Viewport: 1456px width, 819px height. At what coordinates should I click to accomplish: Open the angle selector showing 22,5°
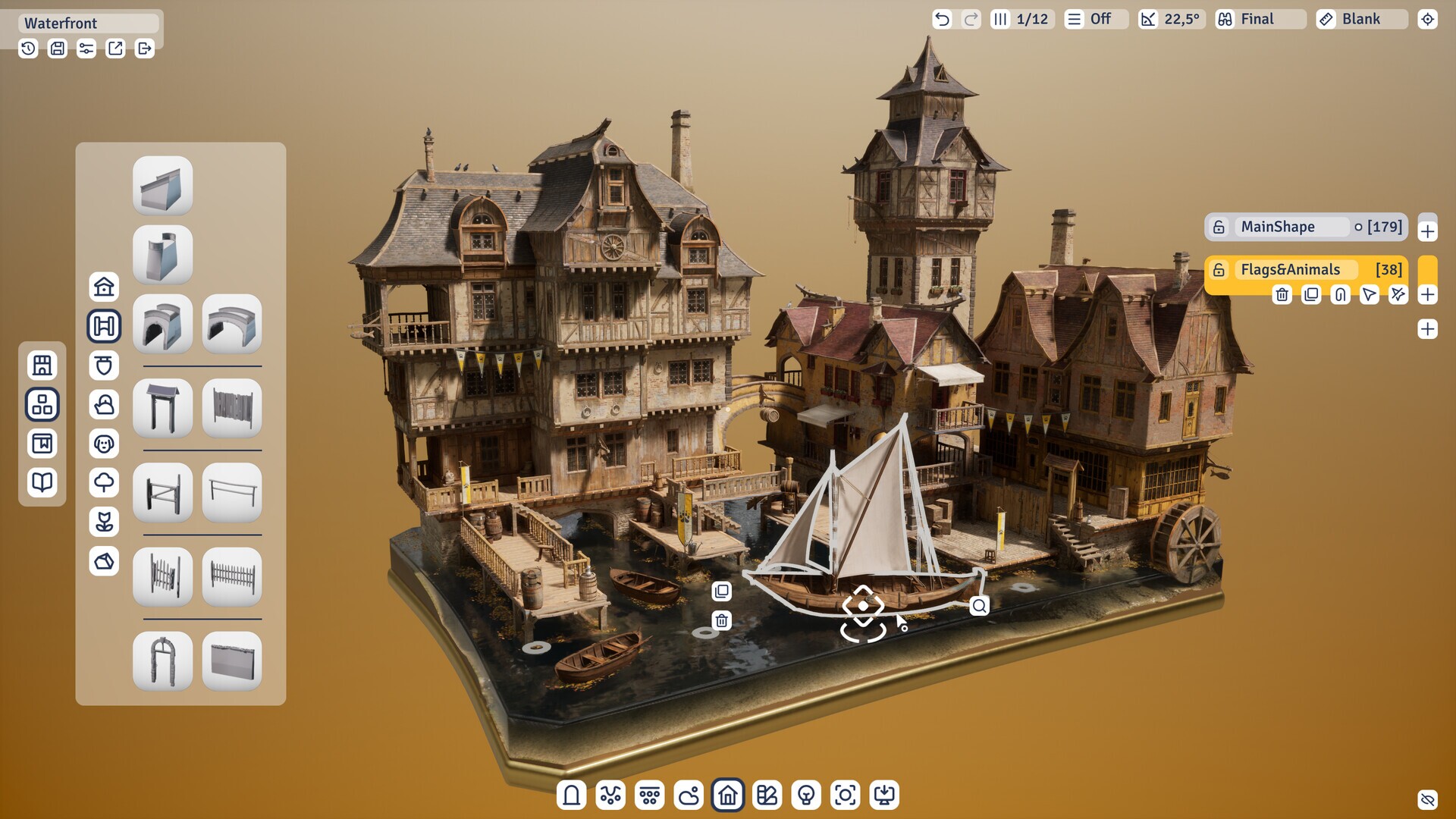(1170, 19)
